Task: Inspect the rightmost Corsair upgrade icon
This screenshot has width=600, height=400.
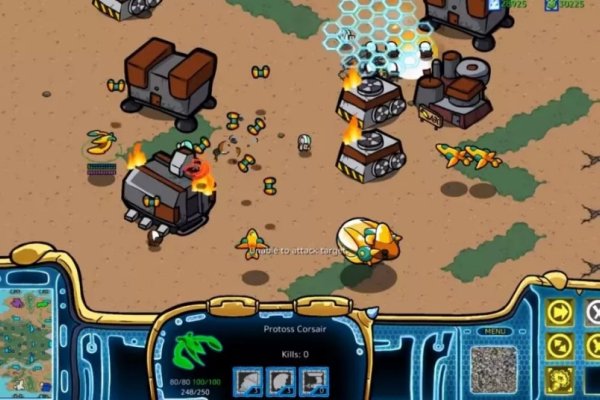Action: click(x=314, y=381)
